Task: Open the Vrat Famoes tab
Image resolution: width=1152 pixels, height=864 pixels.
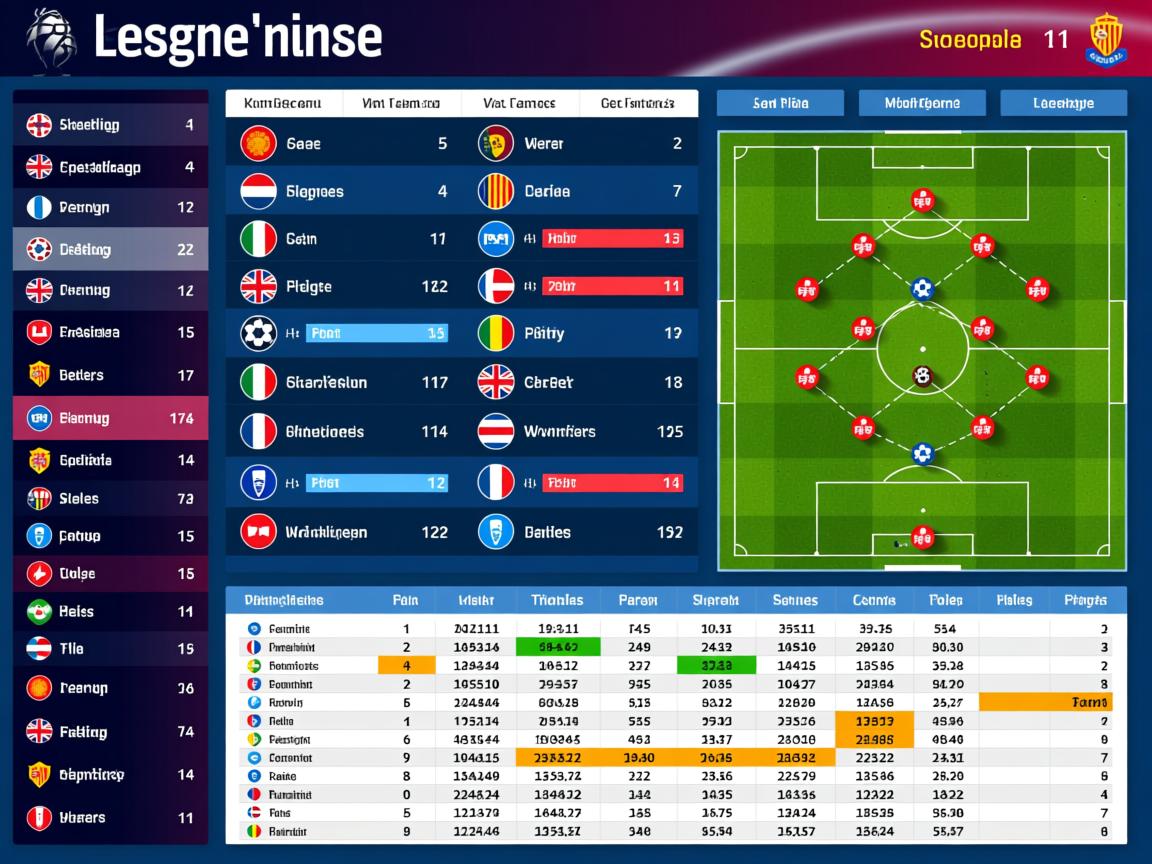Action: click(401, 103)
